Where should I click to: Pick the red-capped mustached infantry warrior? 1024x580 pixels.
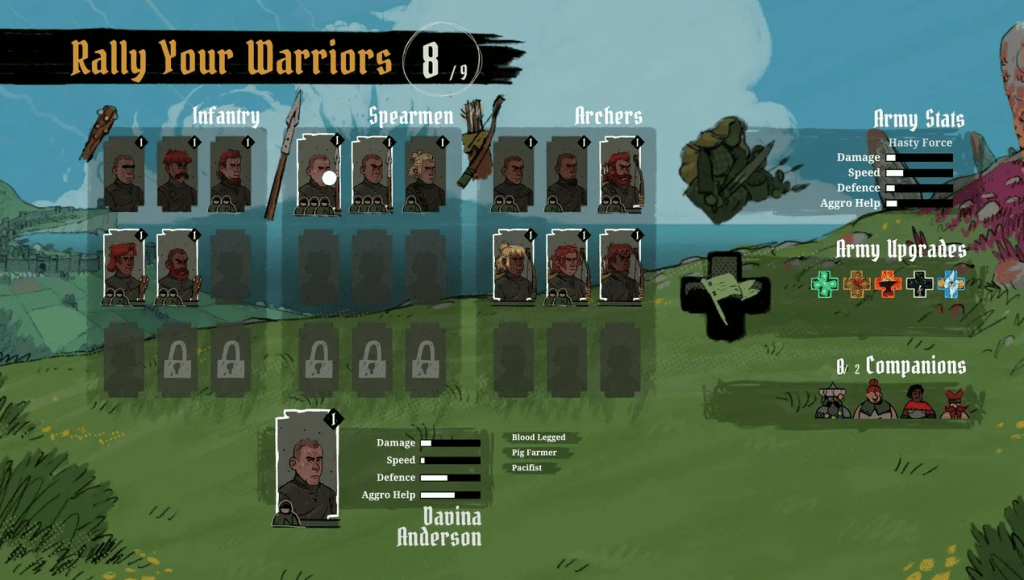coord(177,174)
